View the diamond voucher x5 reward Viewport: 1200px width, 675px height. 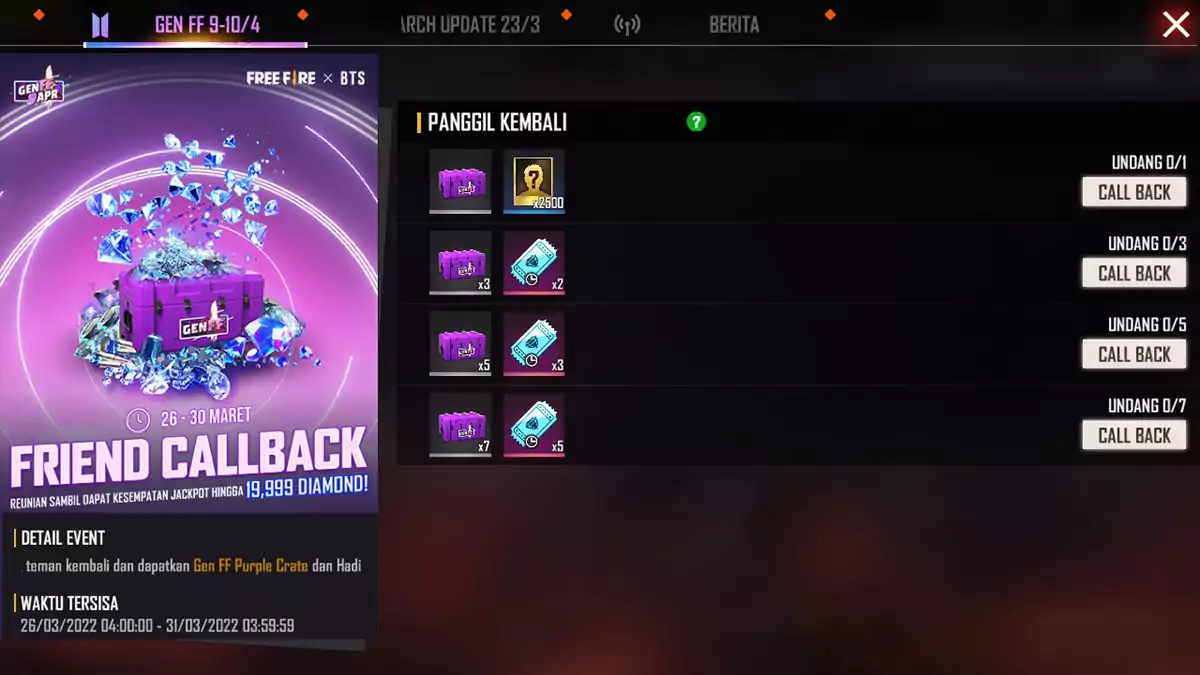tap(534, 425)
